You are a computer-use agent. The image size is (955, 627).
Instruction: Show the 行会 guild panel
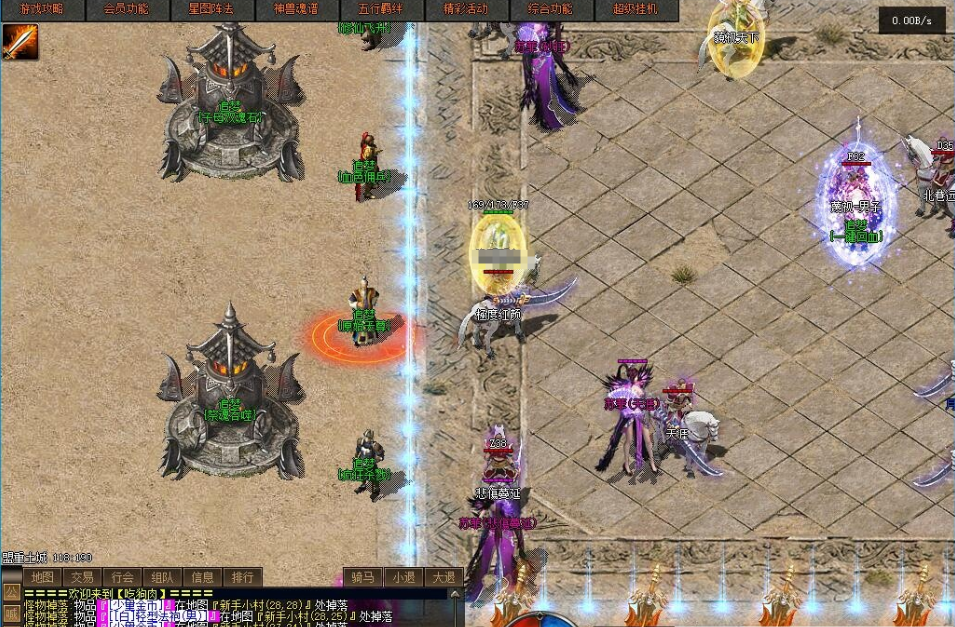pyautogui.click(x=122, y=577)
